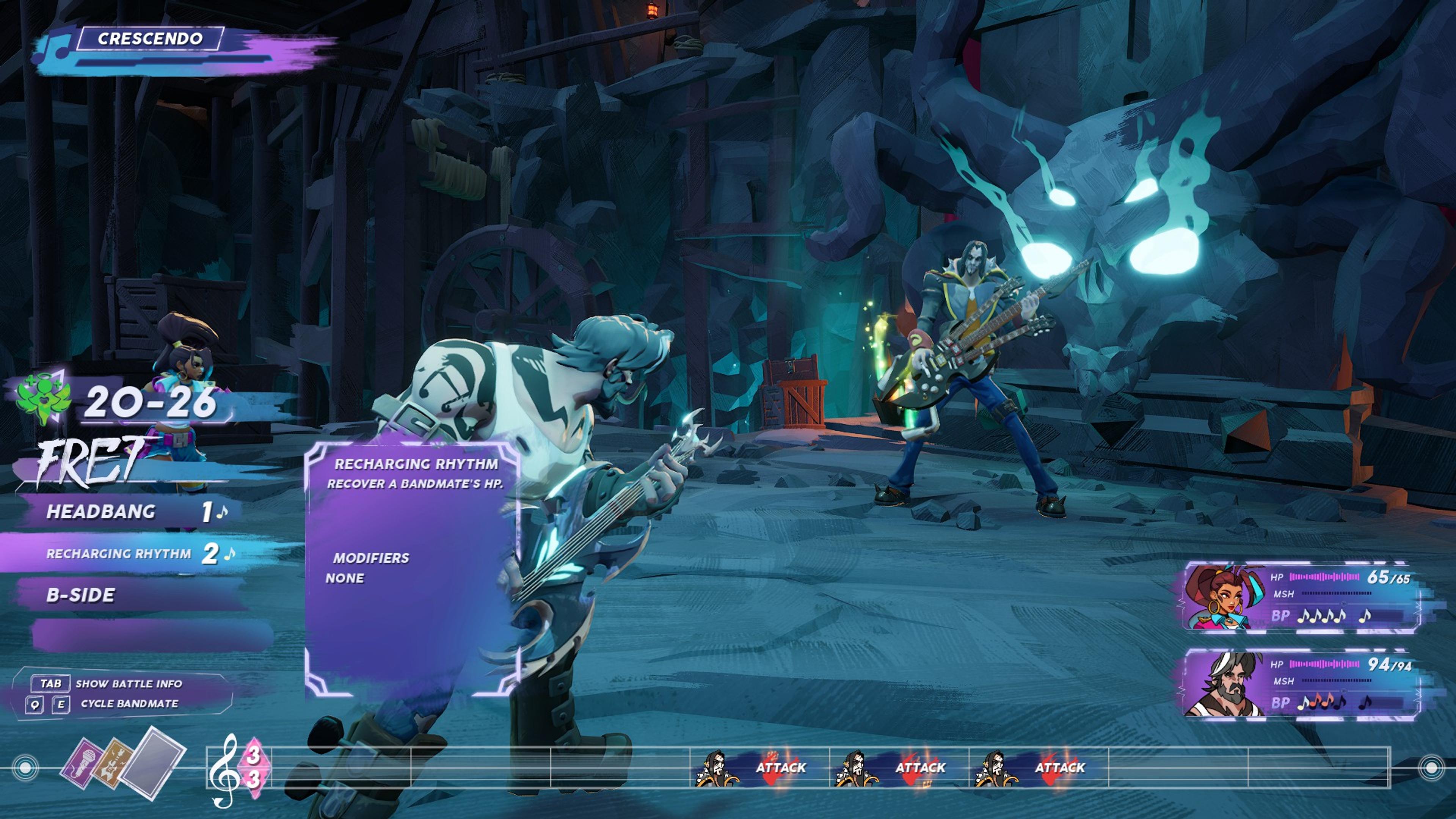Pick the orange electric guitar card
Viewport: 1456px width, 819px height.
(113, 764)
